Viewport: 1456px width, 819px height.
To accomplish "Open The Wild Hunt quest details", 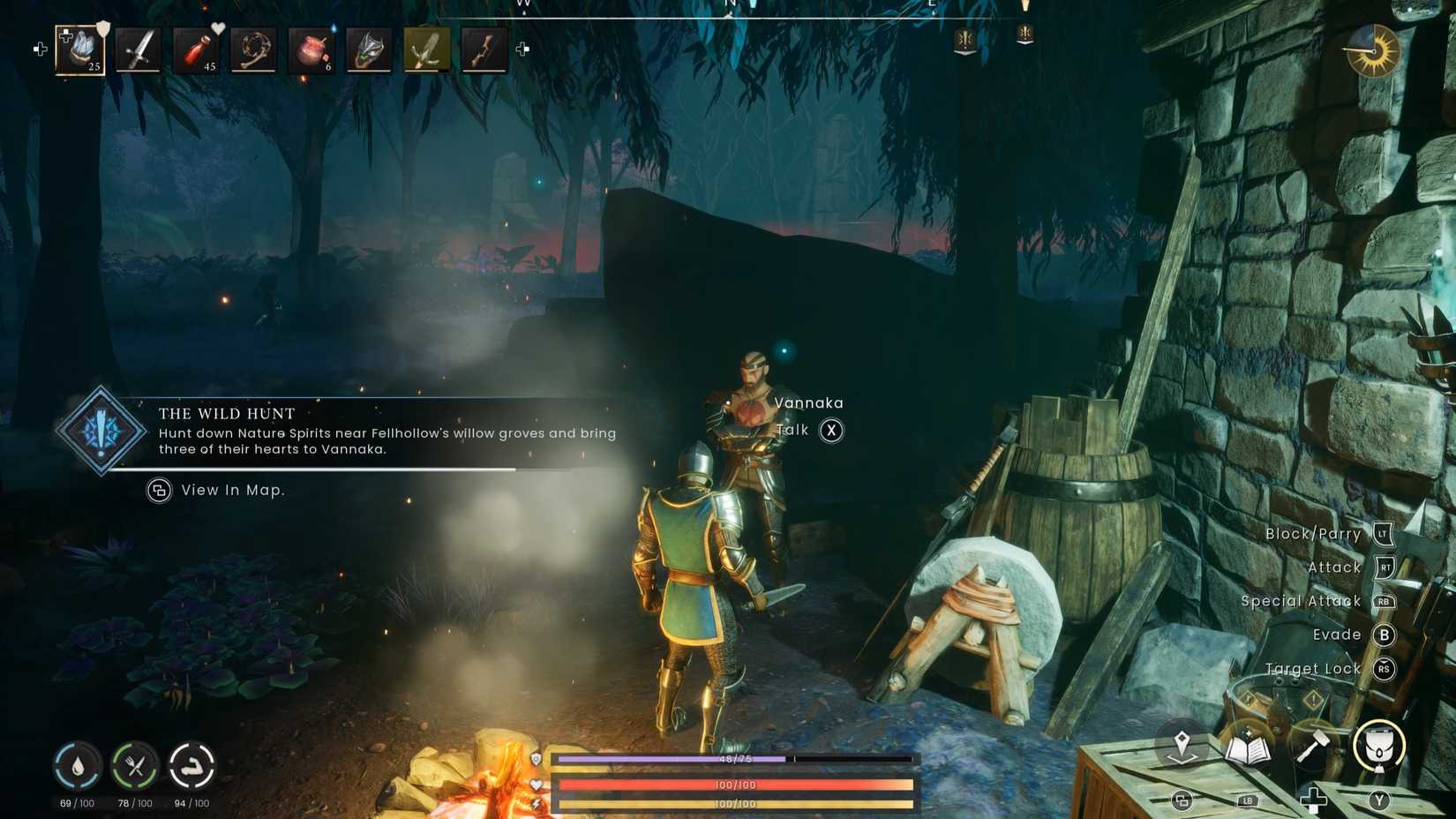I will point(226,413).
